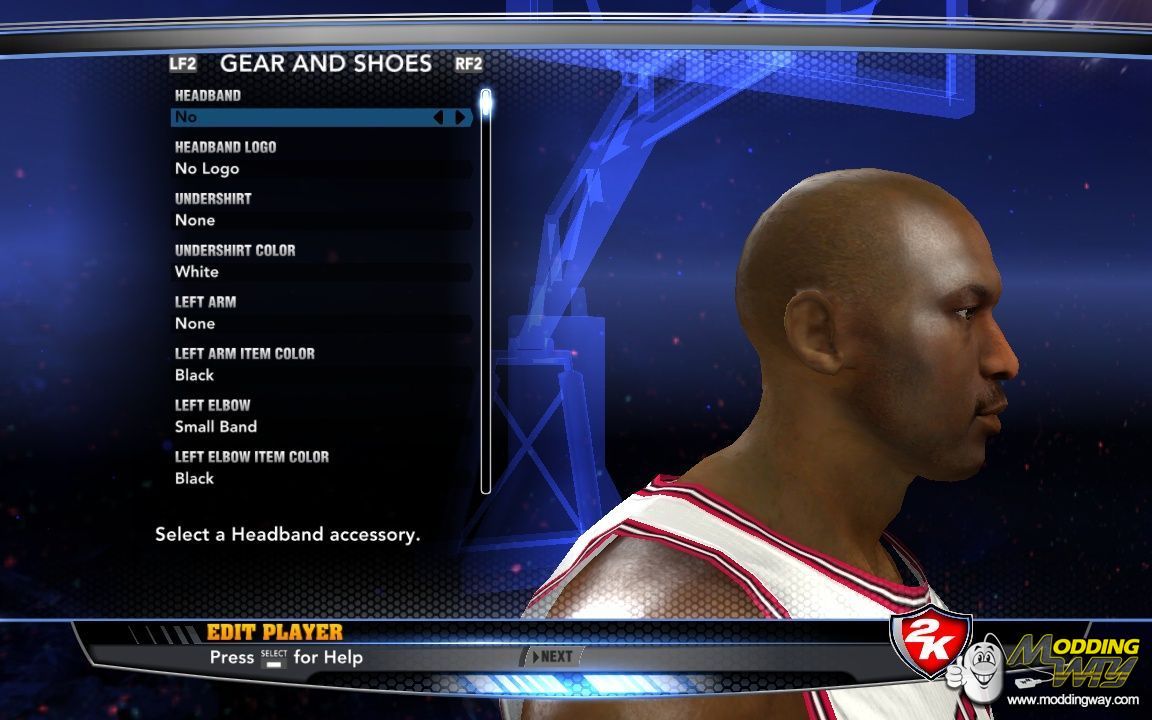Pick the Left Elbow Item Color row
This screenshot has height=720, width=1152.
click(320, 478)
